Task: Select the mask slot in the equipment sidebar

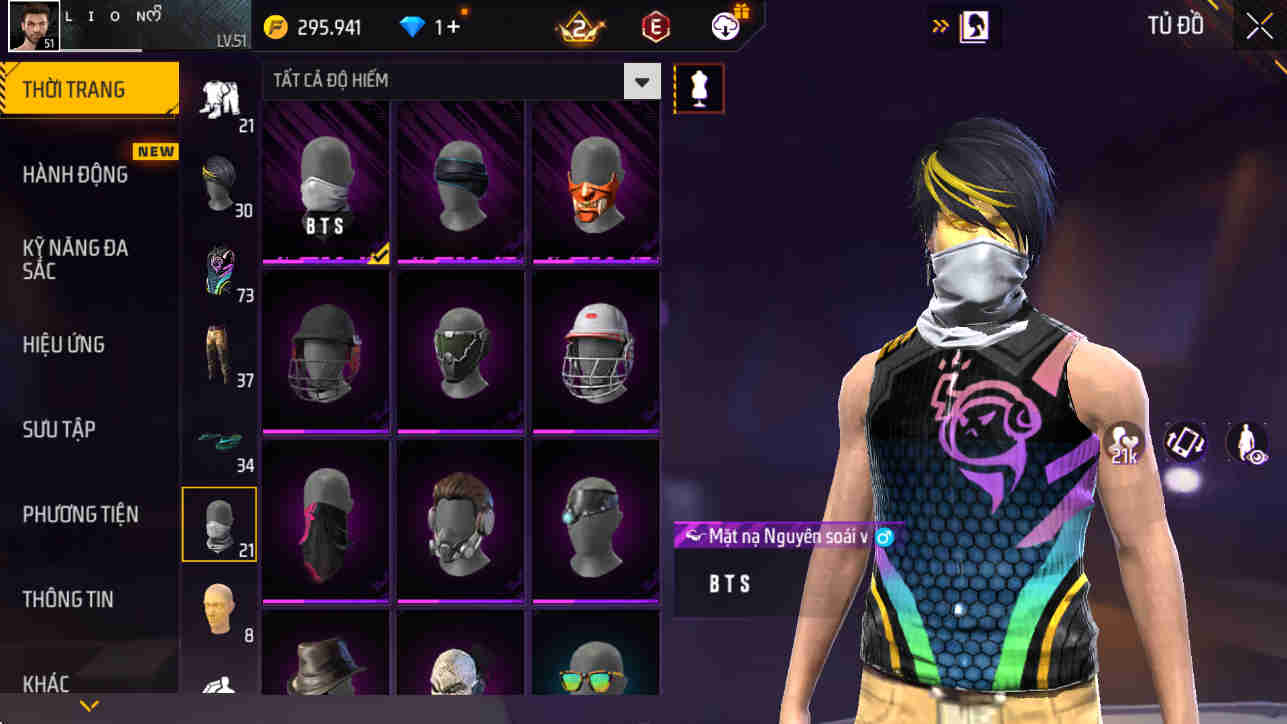Action: click(219, 524)
